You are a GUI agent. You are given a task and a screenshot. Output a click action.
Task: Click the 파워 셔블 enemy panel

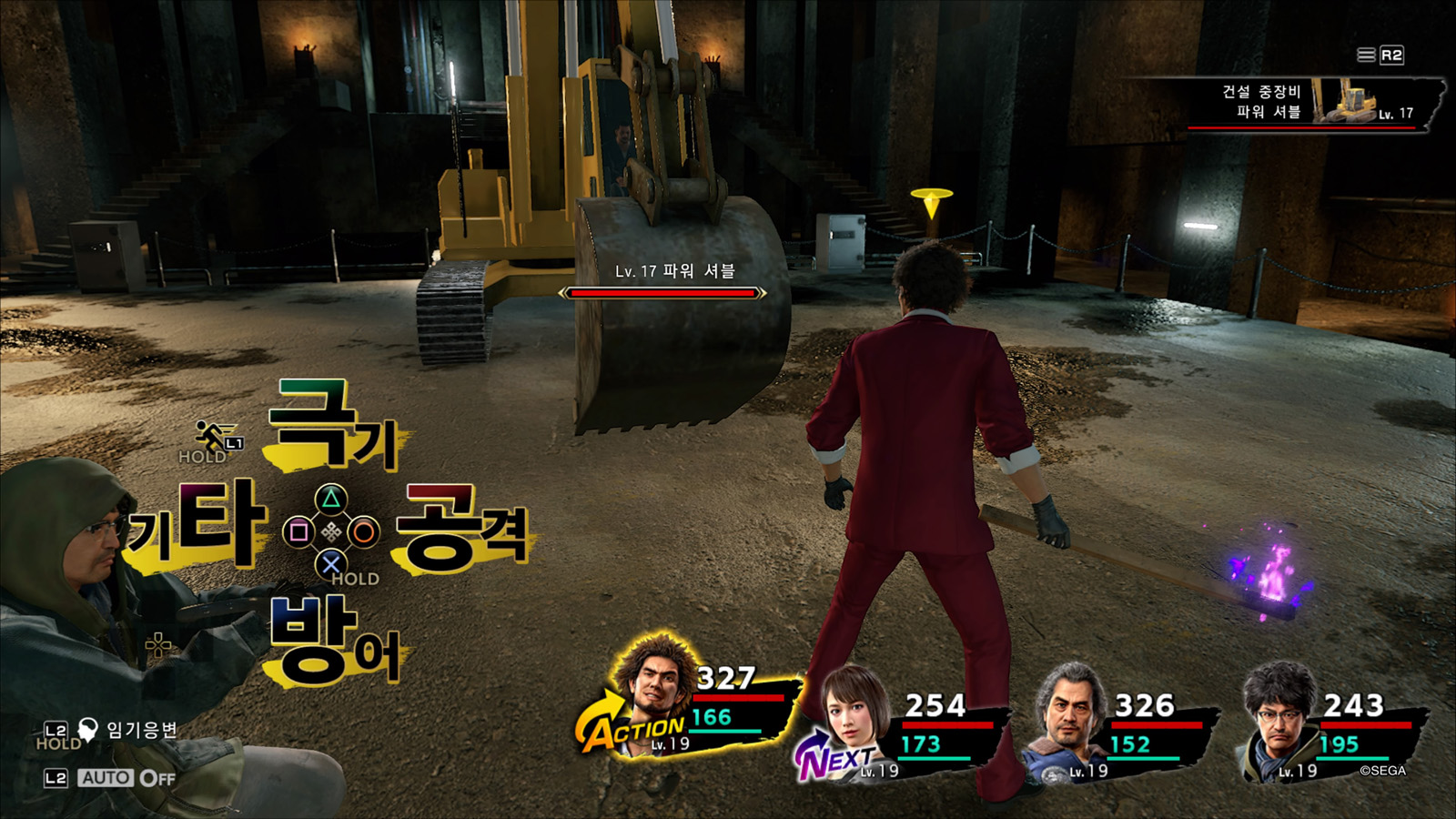pos(1316,103)
